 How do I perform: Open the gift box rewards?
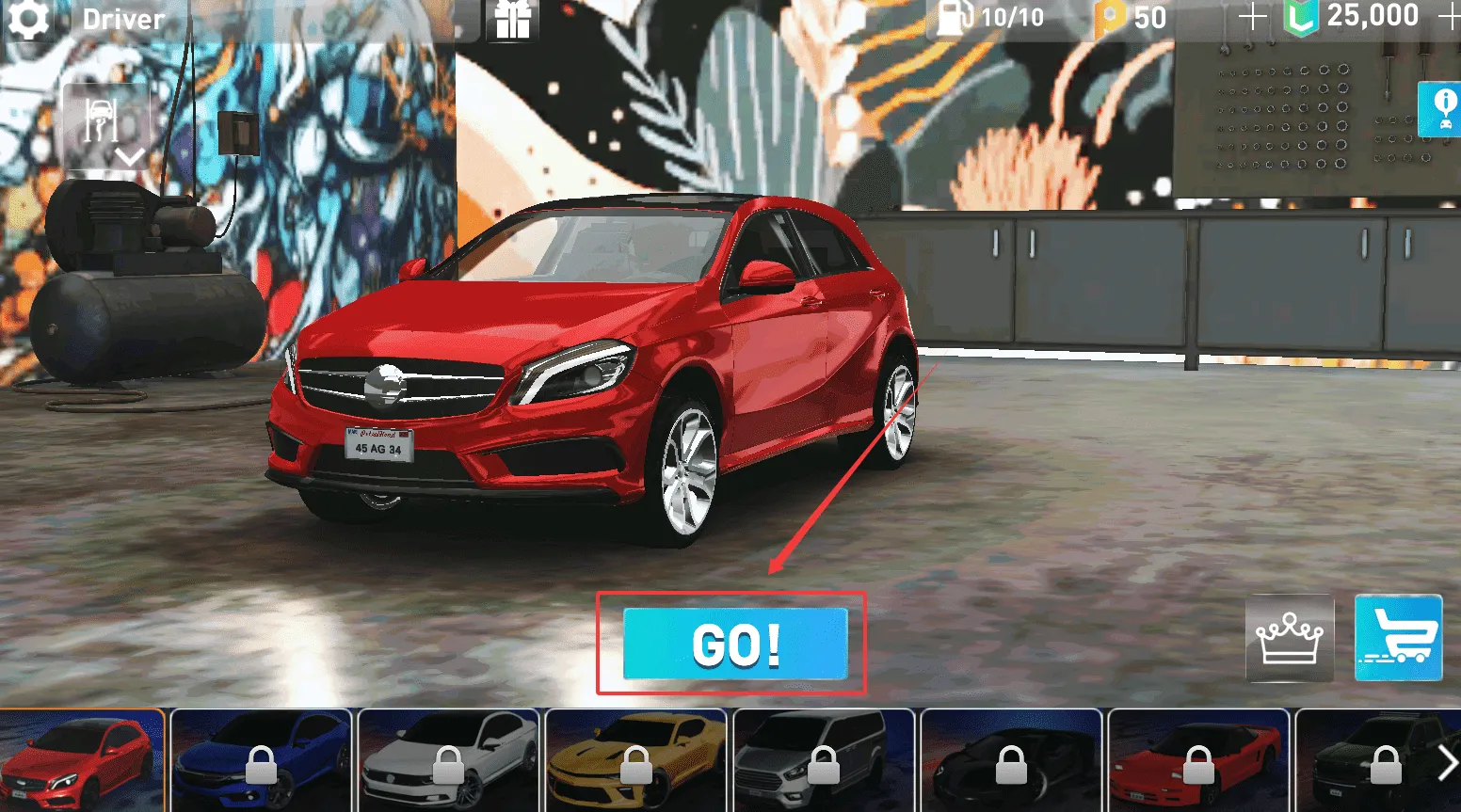tap(511, 19)
